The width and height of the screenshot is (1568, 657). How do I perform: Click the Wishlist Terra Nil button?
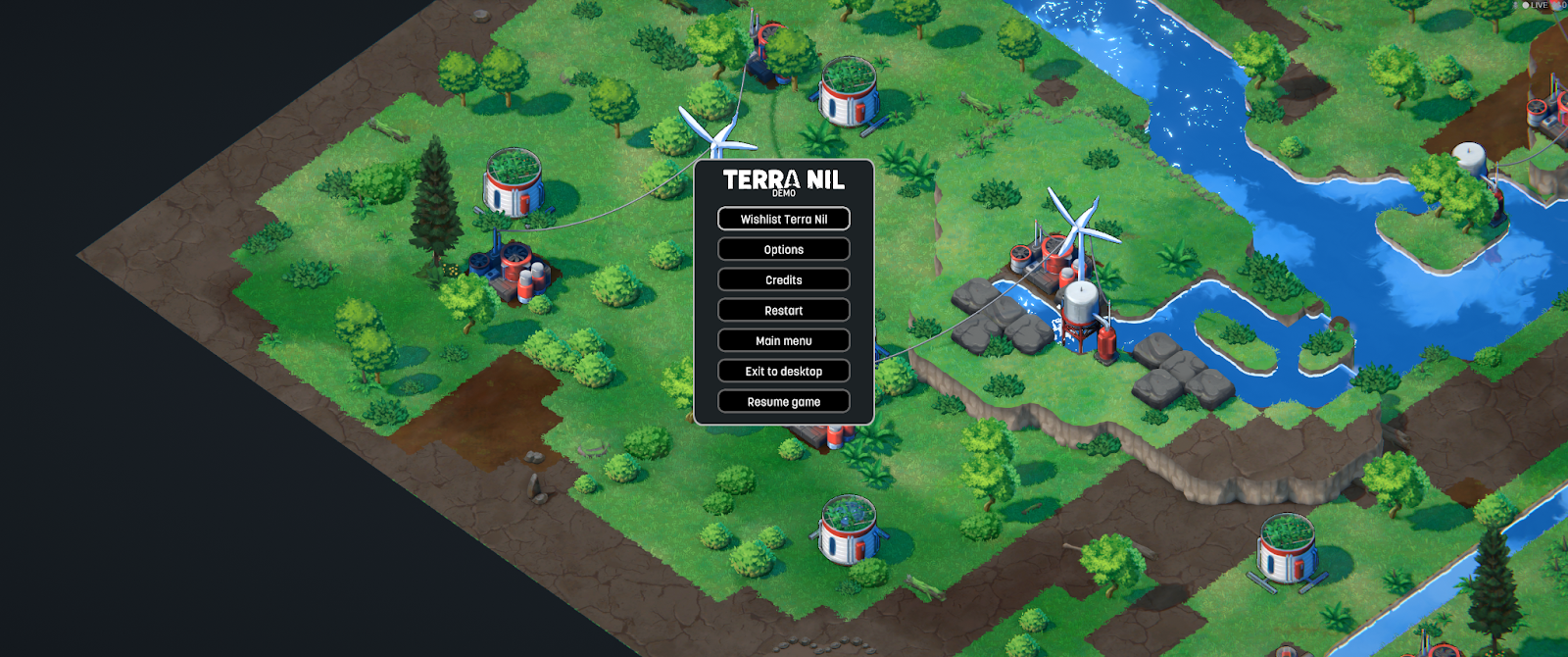click(x=783, y=219)
